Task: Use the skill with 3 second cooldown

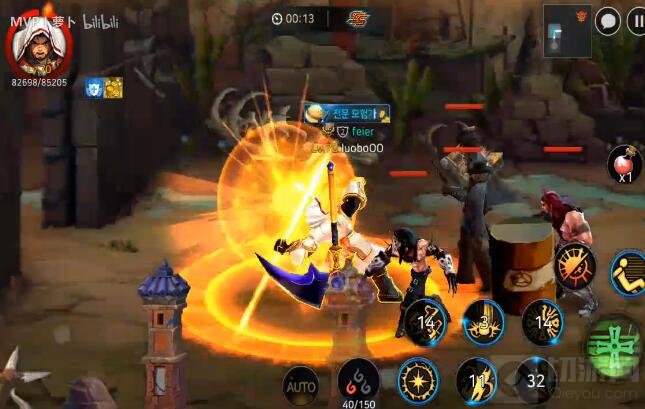Action: coord(484,322)
